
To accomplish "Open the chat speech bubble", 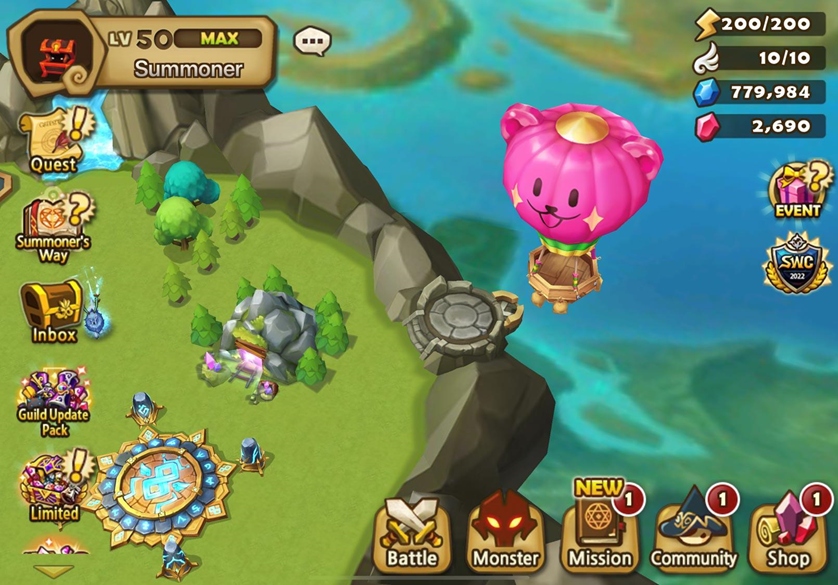I will pos(312,41).
